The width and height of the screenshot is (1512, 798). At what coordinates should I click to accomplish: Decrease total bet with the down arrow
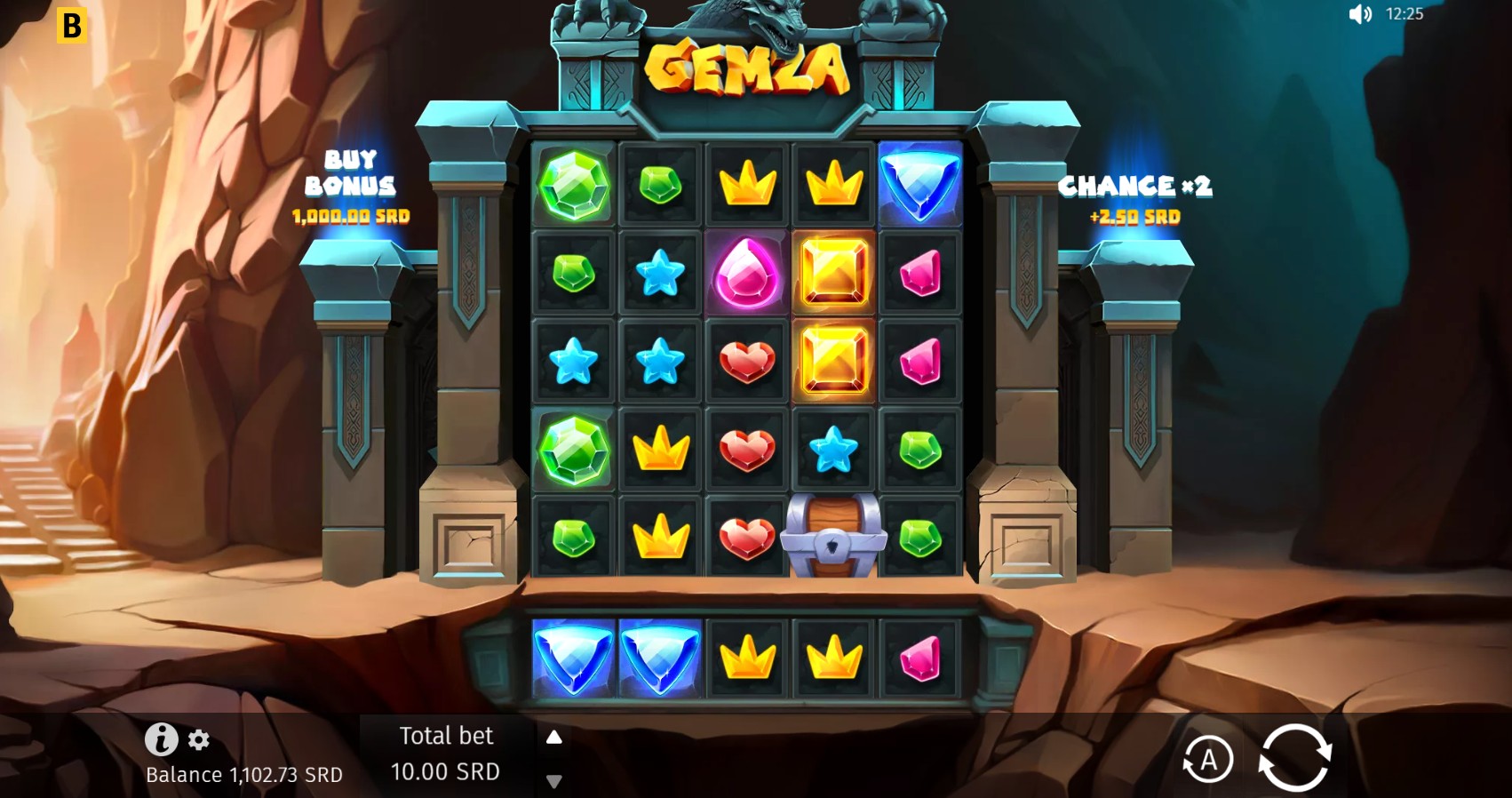pyautogui.click(x=555, y=781)
